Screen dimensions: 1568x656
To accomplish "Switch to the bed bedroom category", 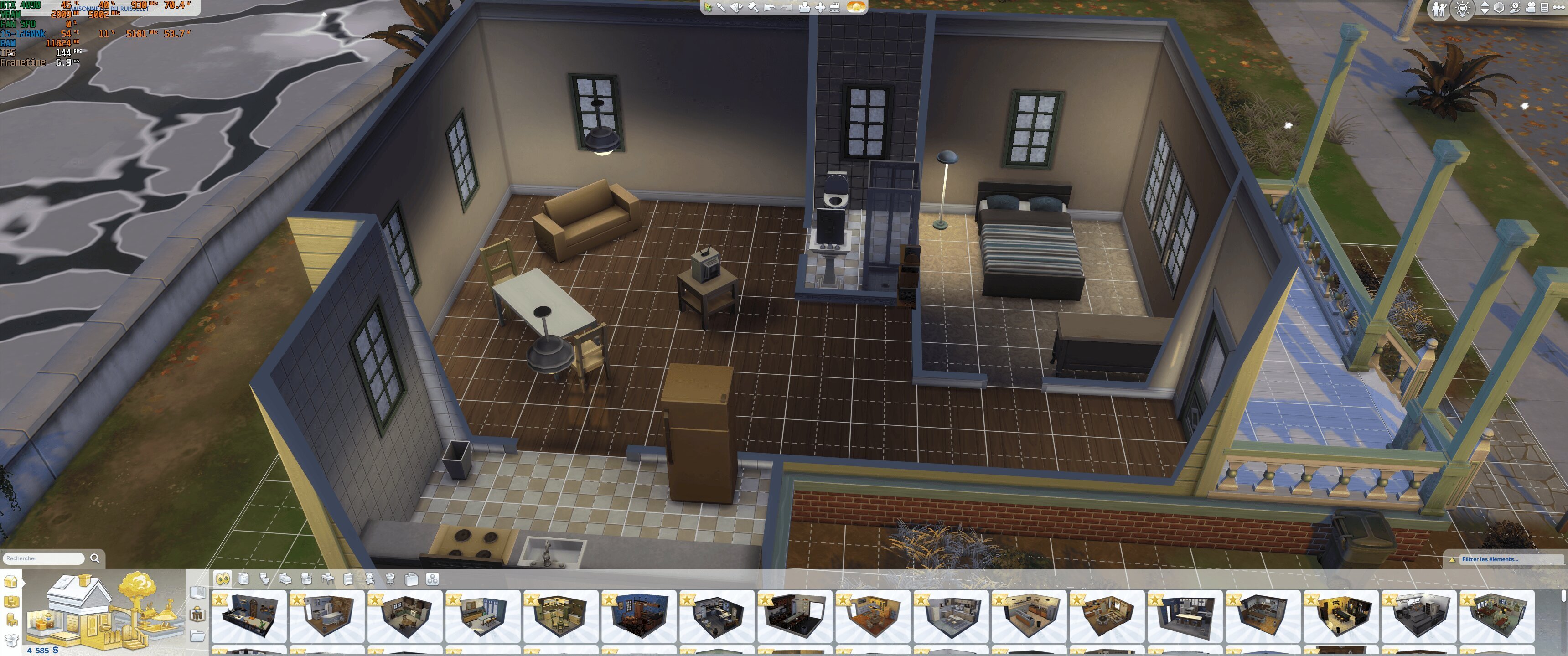I will click(x=285, y=579).
